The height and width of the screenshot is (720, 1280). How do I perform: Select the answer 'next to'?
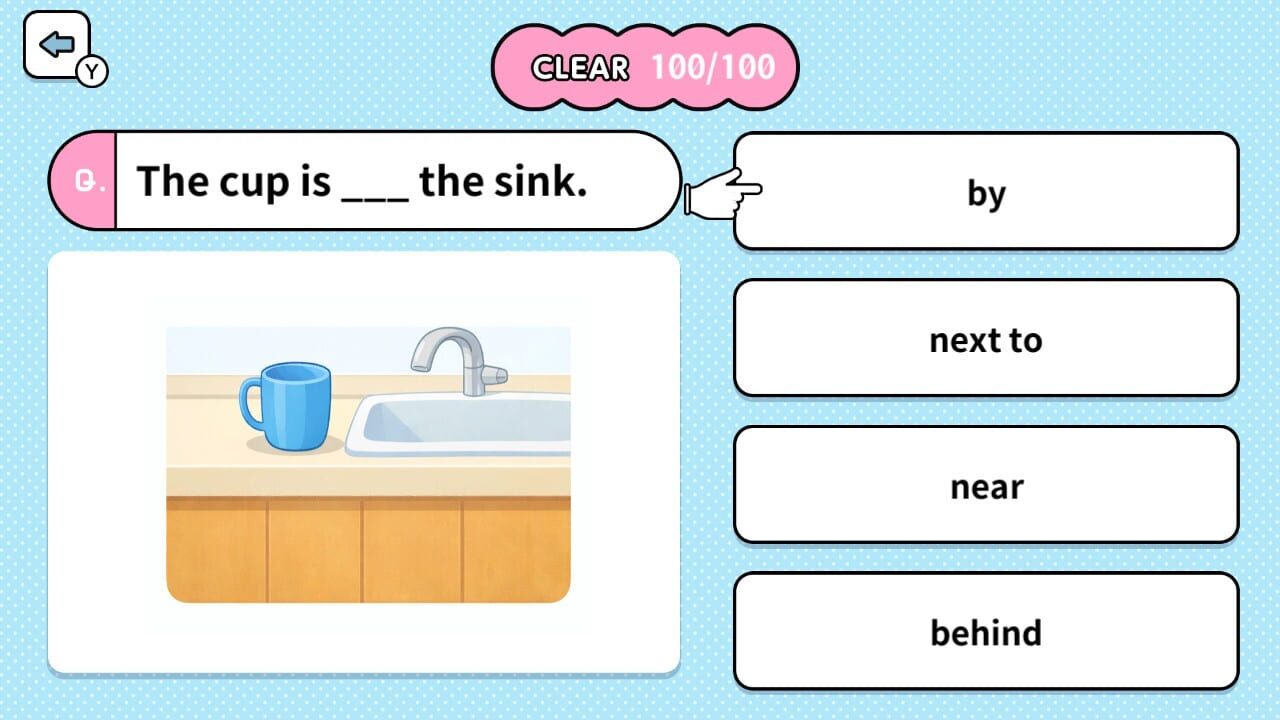[x=986, y=339]
